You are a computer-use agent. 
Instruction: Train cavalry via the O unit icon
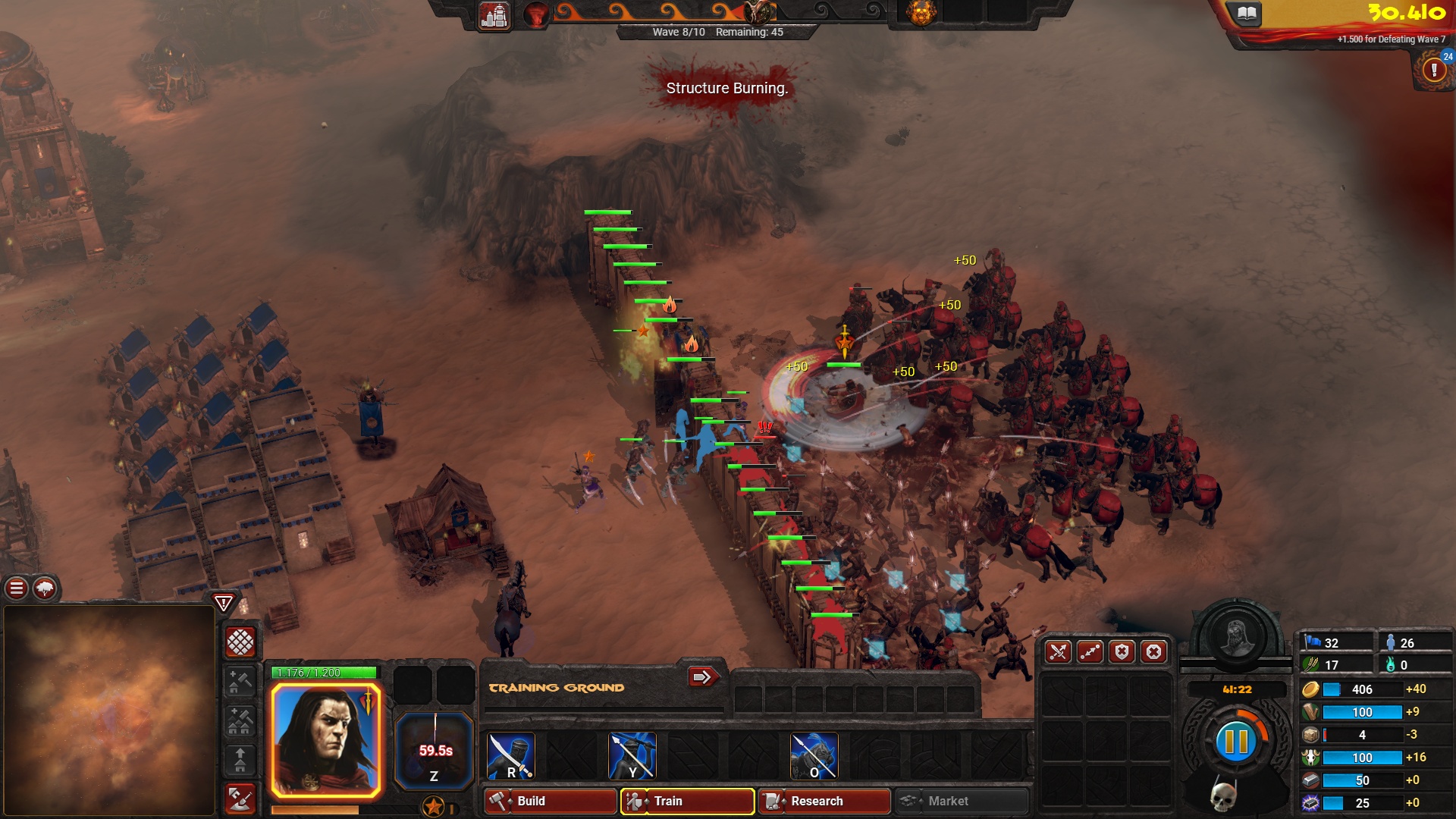(814, 755)
